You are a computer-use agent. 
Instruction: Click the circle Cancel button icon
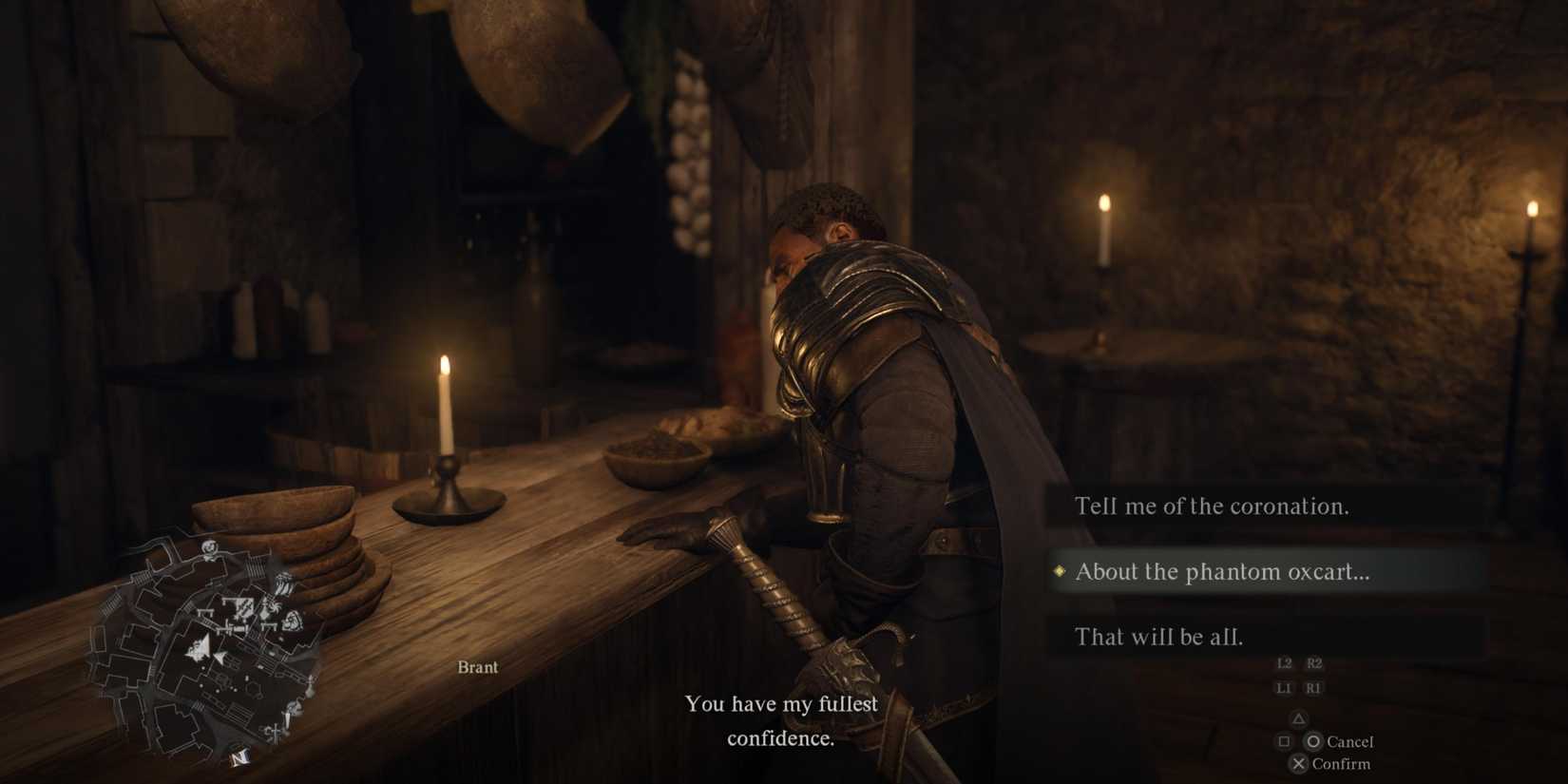coord(1313,742)
